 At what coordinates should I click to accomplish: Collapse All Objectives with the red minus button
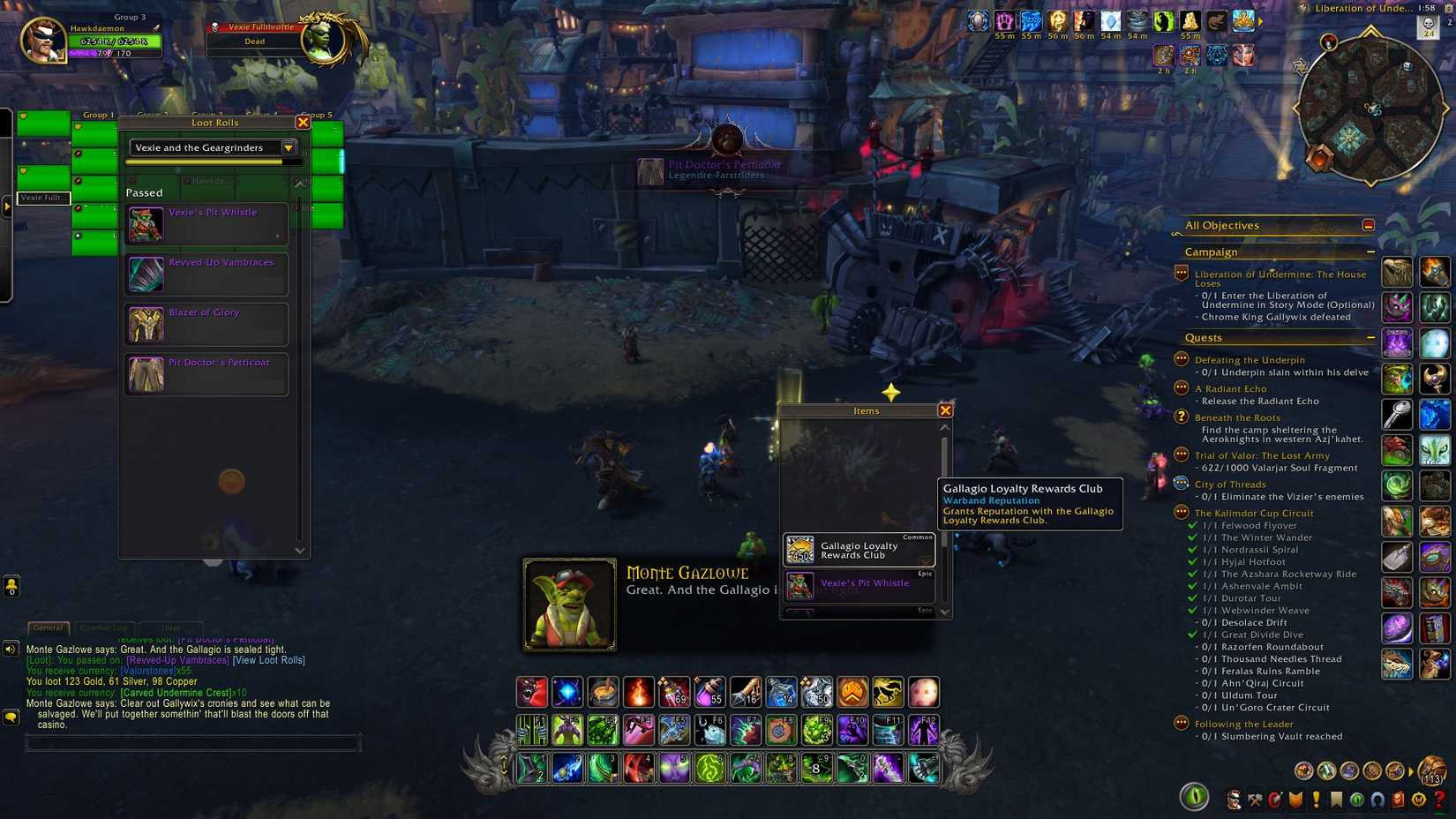coord(1370,225)
